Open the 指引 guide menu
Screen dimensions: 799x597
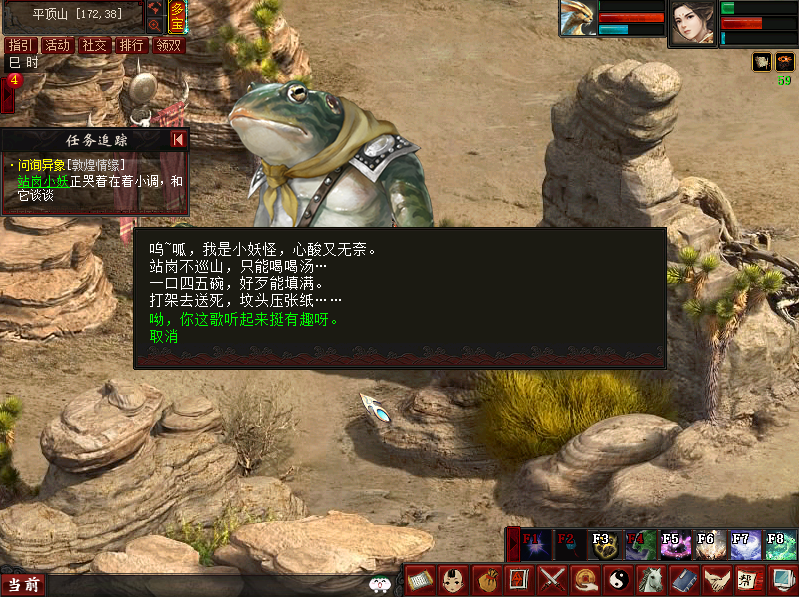coord(20,45)
